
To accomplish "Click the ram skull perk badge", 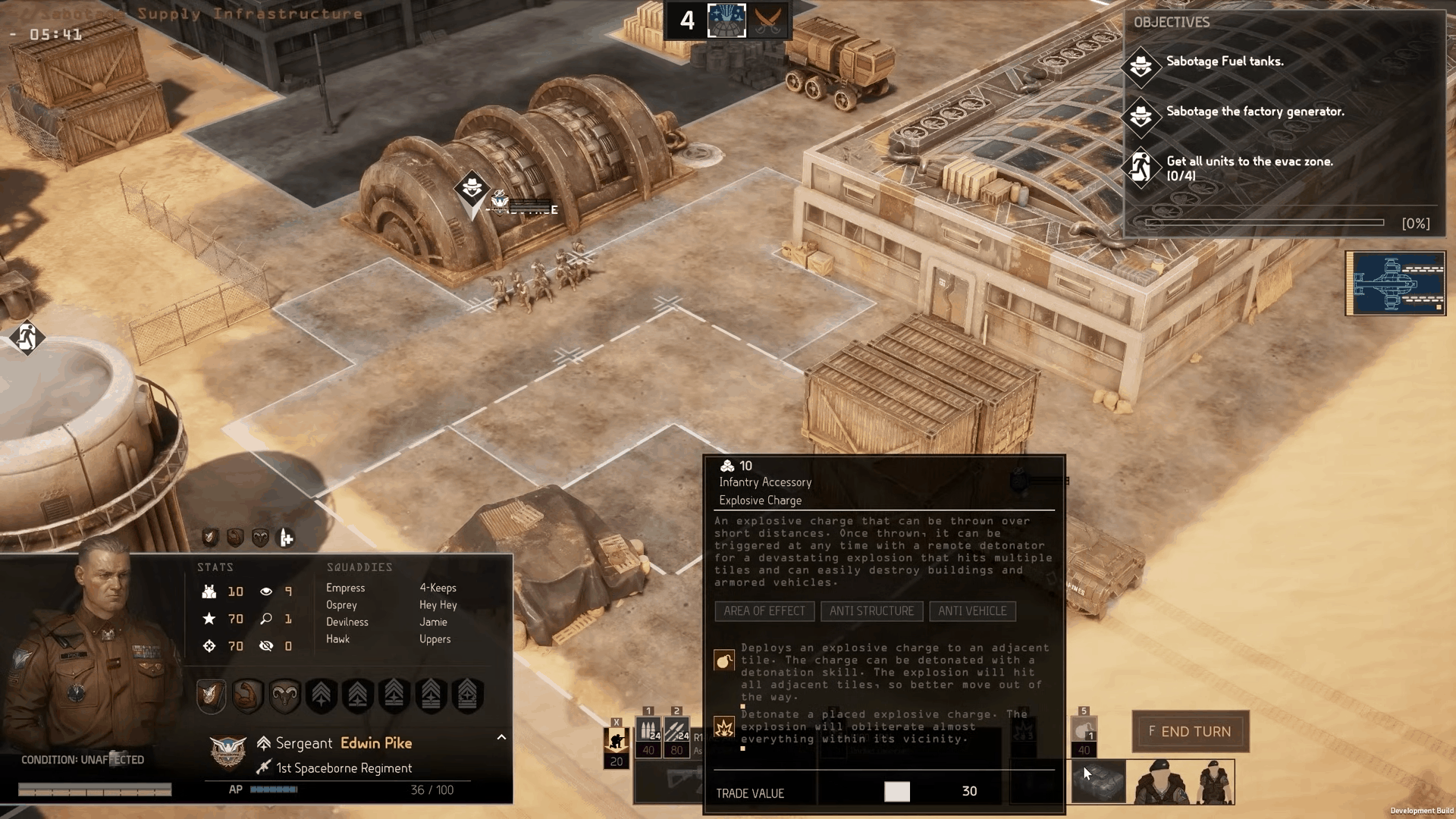I will [x=284, y=695].
